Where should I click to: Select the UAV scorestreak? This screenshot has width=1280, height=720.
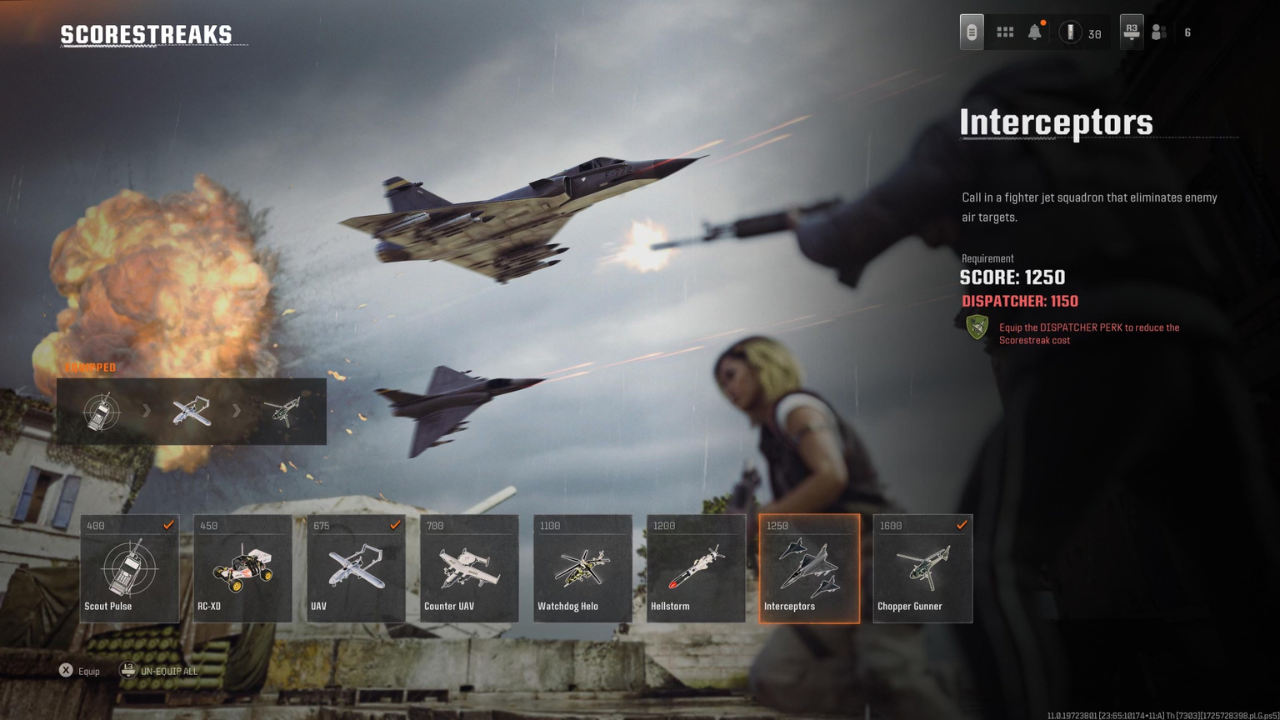355,568
